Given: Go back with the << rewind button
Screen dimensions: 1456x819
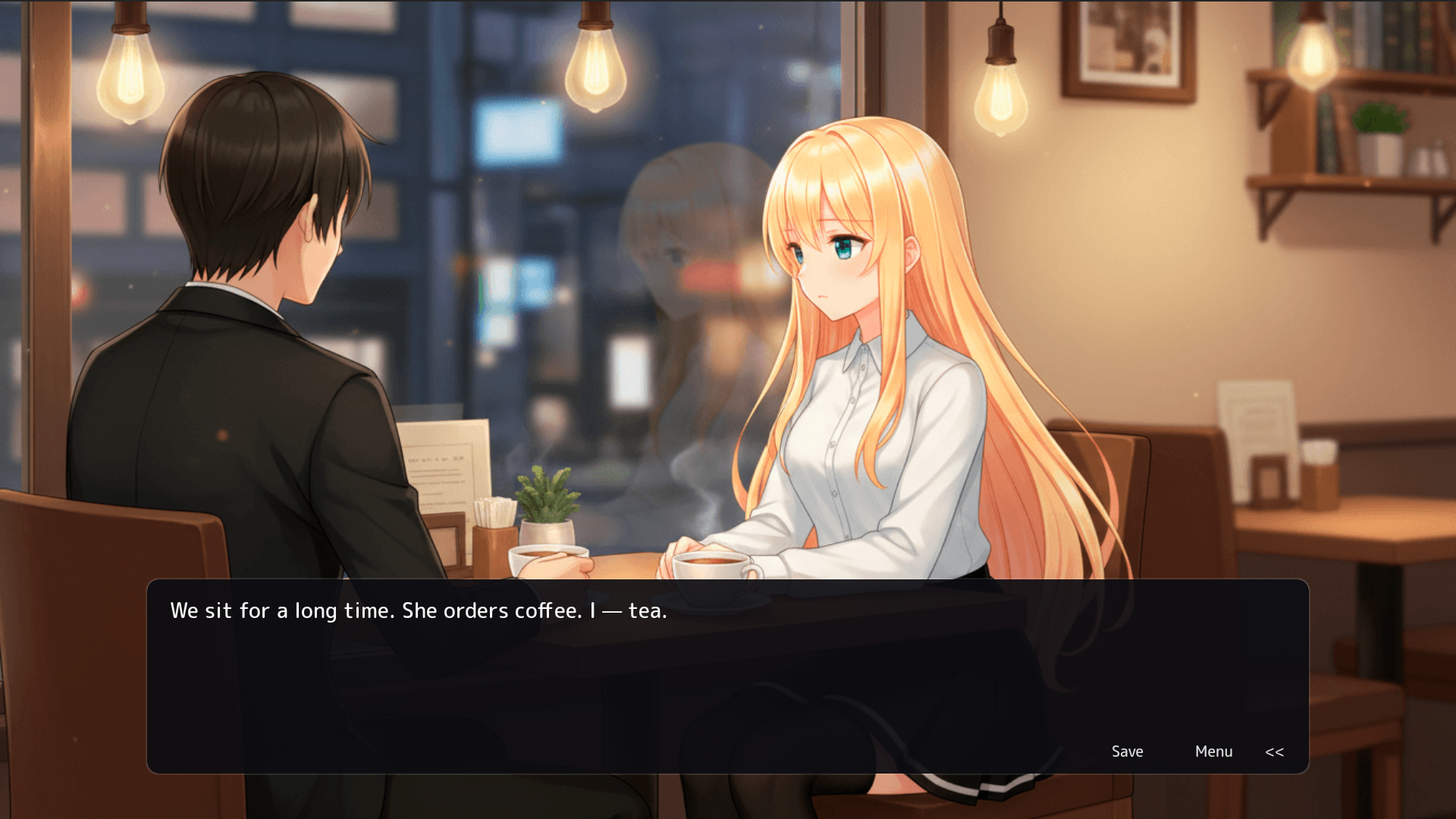Looking at the screenshot, I should pyautogui.click(x=1274, y=752).
